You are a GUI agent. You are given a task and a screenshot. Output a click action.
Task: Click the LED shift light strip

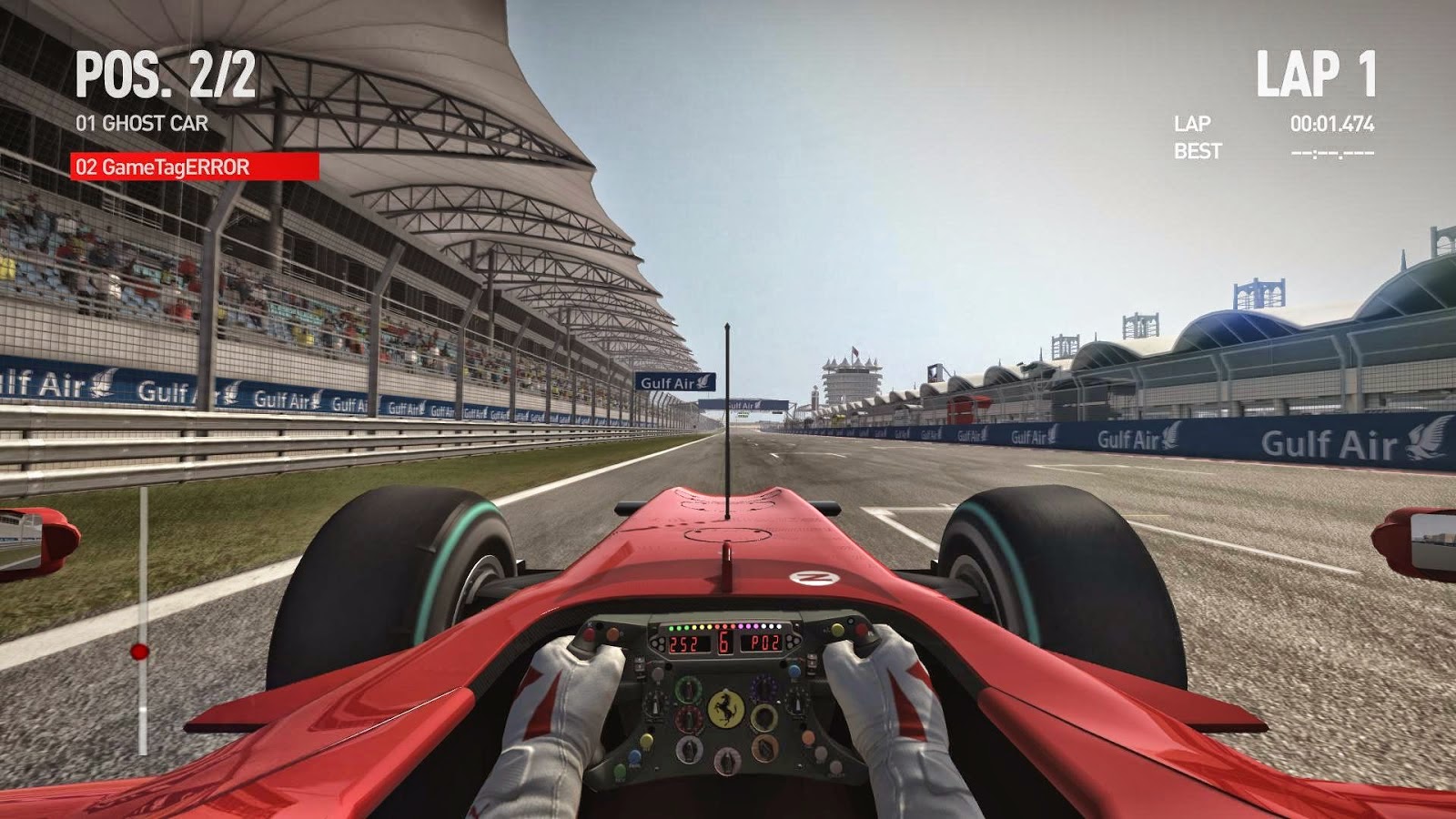tap(724, 627)
